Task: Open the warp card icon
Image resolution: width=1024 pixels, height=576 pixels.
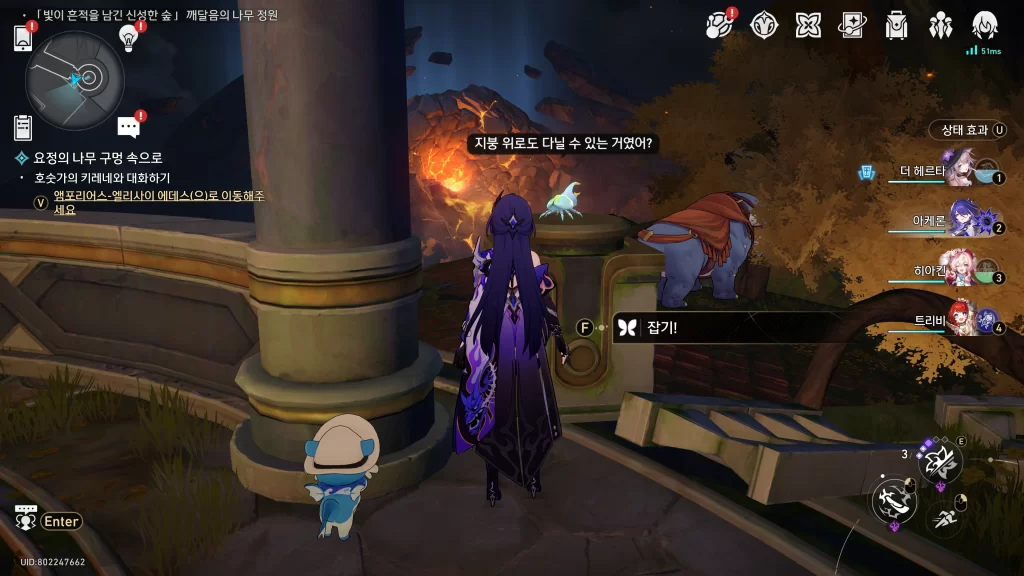Action: [x=852, y=25]
